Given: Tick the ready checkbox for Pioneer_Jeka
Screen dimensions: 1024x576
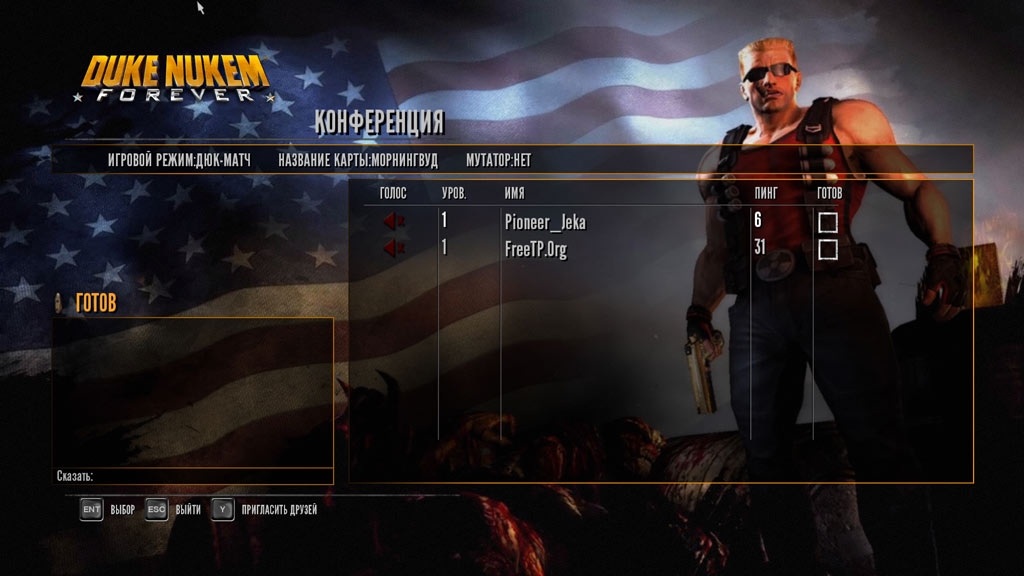Looking at the screenshot, I should (828, 222).
